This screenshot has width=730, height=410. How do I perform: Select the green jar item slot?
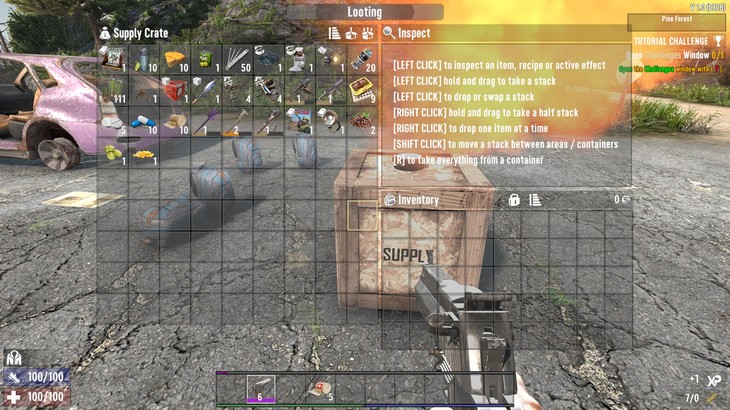point(205,59)
